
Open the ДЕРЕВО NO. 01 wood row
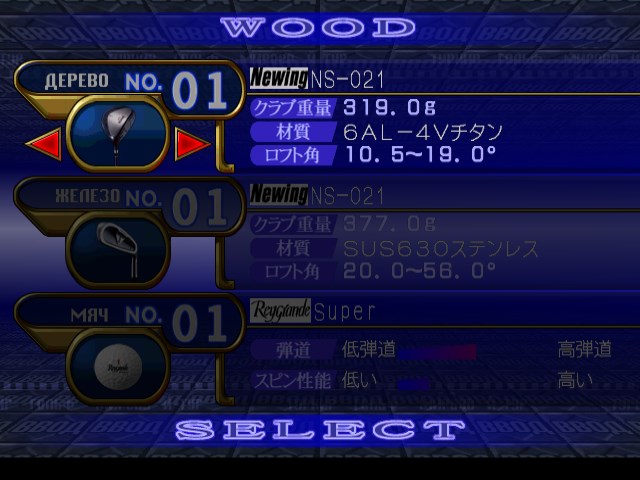(130, 88)
